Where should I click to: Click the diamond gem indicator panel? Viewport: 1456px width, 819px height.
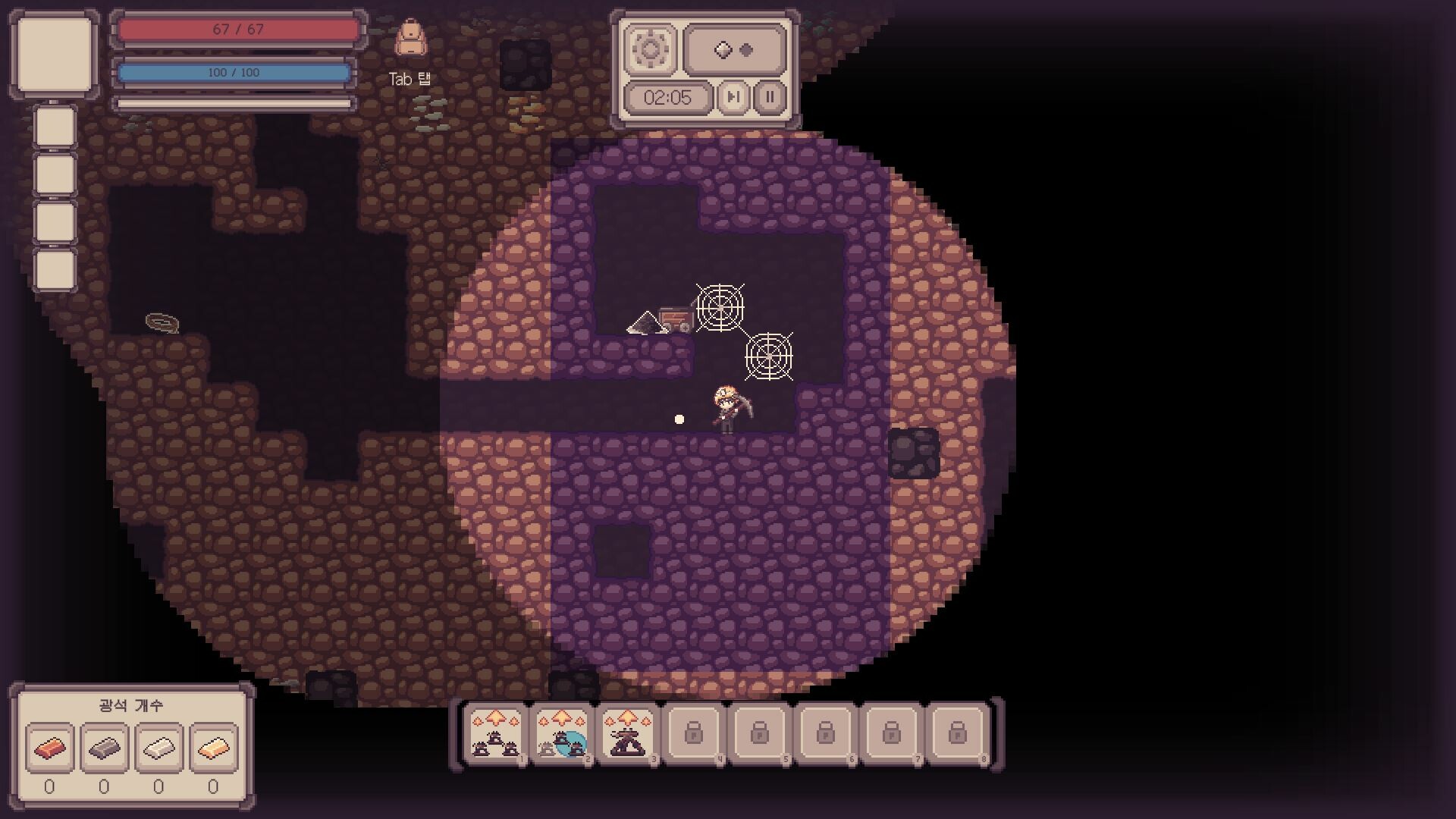[x=735, y=50]
